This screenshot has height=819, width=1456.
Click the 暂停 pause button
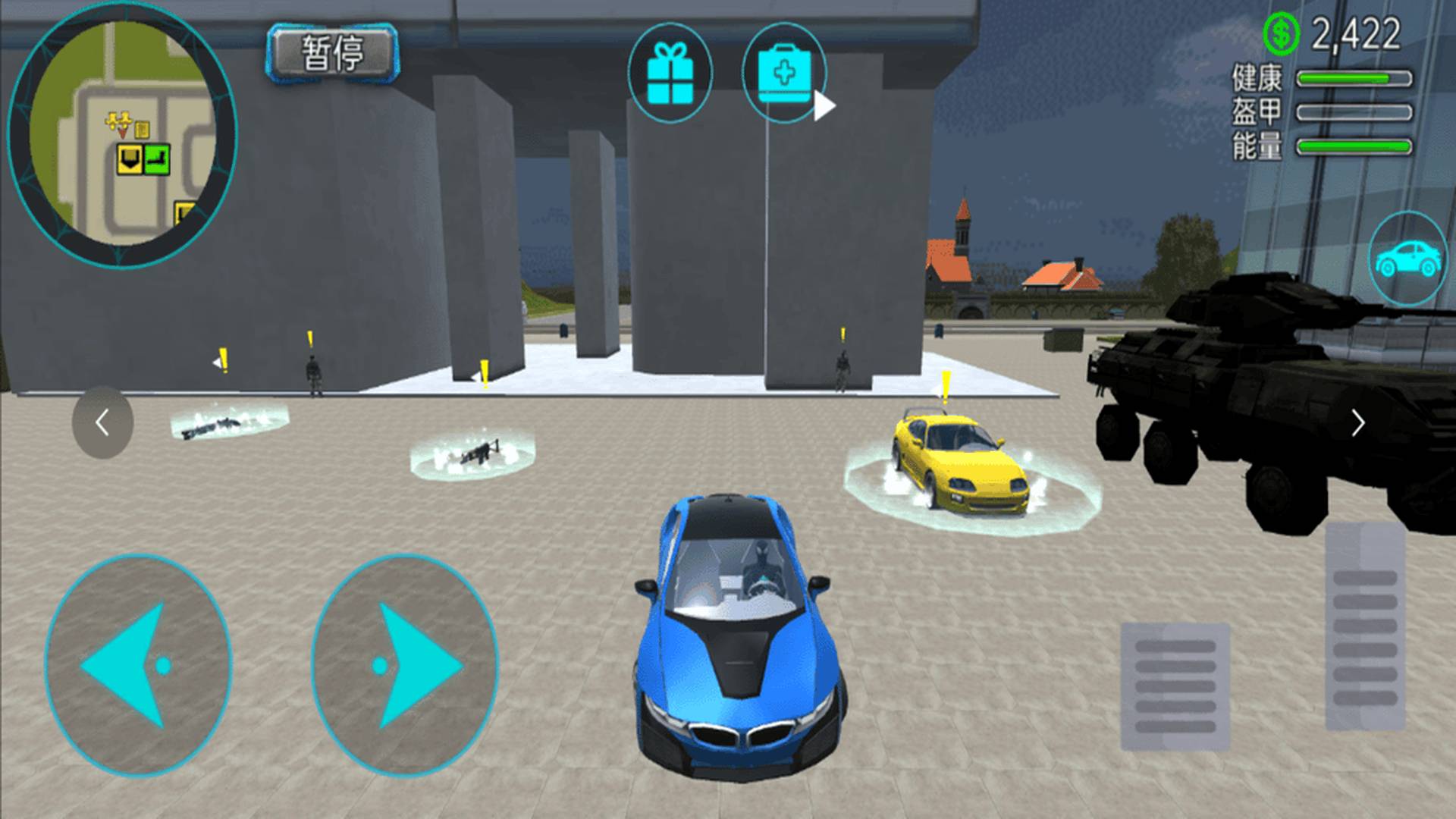click(332, 53)
